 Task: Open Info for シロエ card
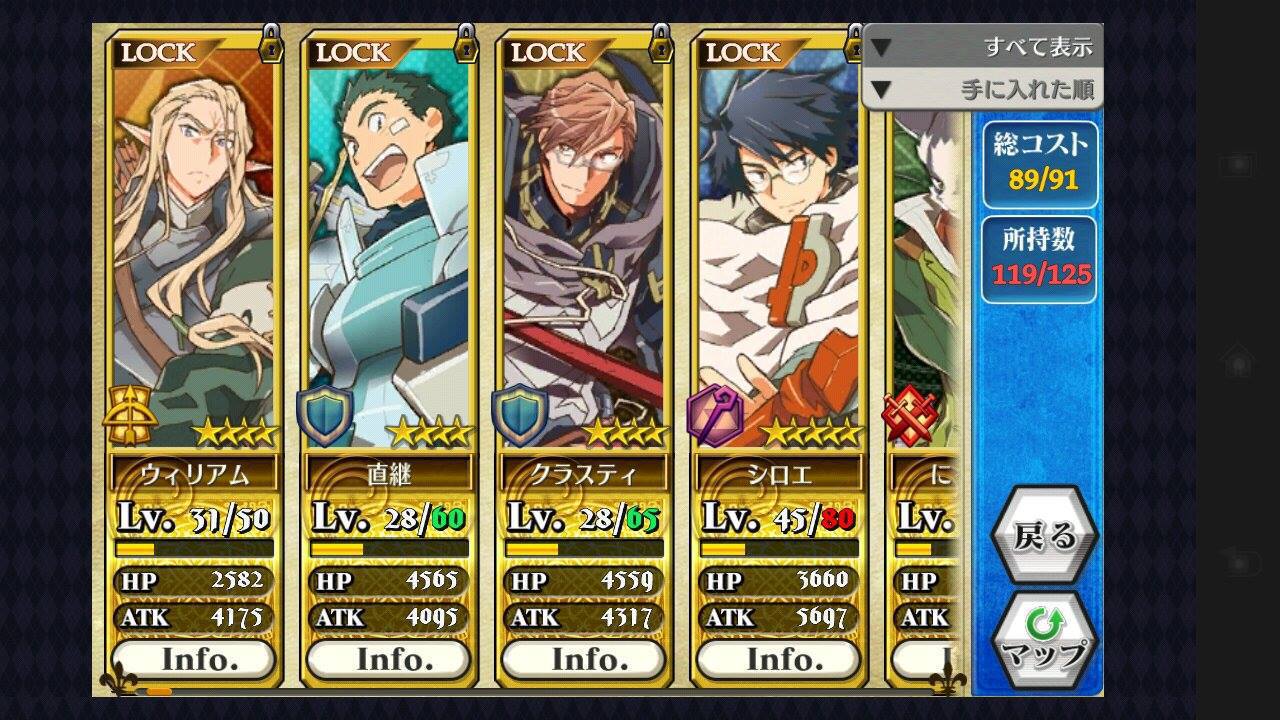pos(778,659)
